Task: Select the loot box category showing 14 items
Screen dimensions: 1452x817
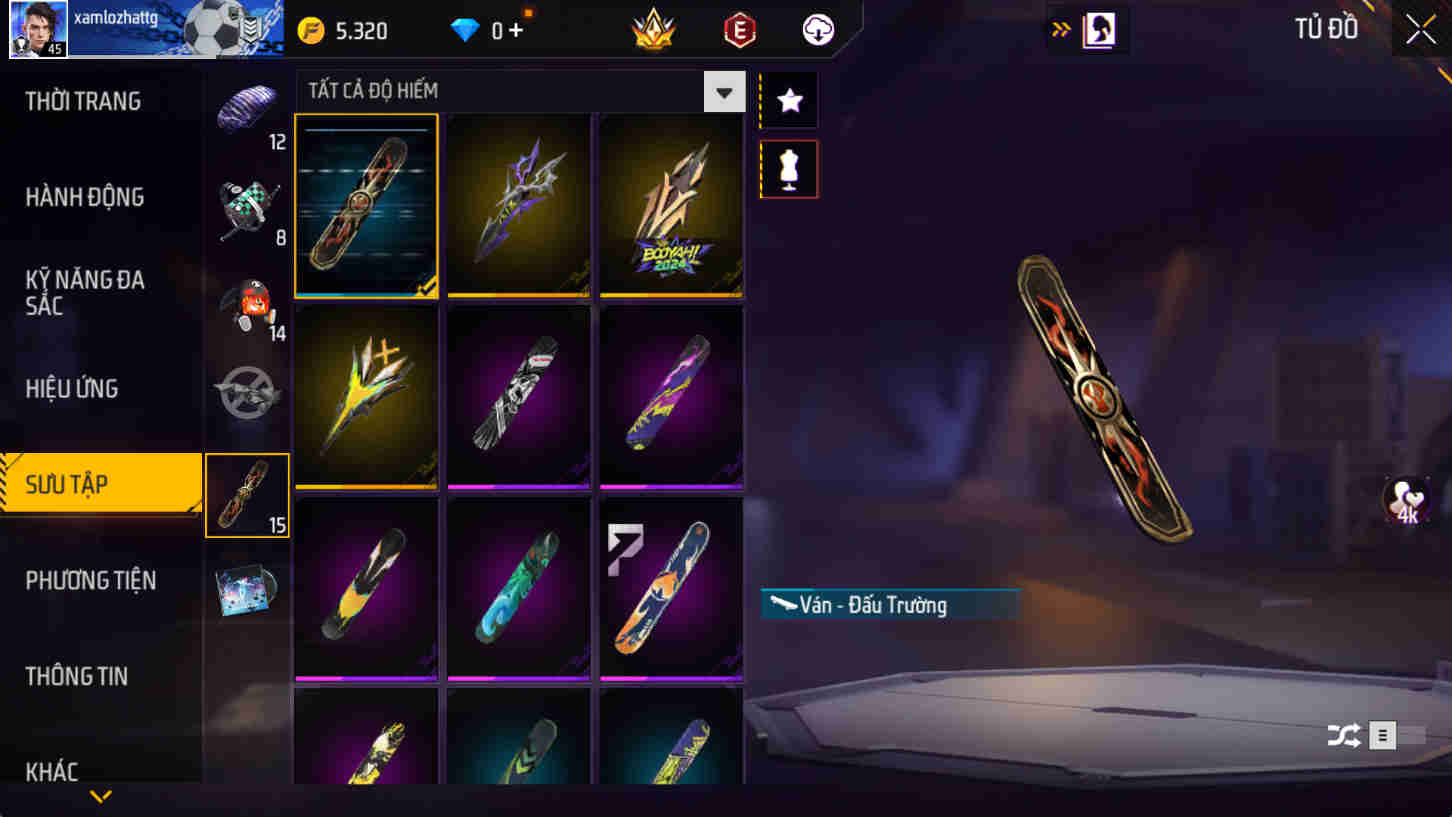Action: click(247, 300)
